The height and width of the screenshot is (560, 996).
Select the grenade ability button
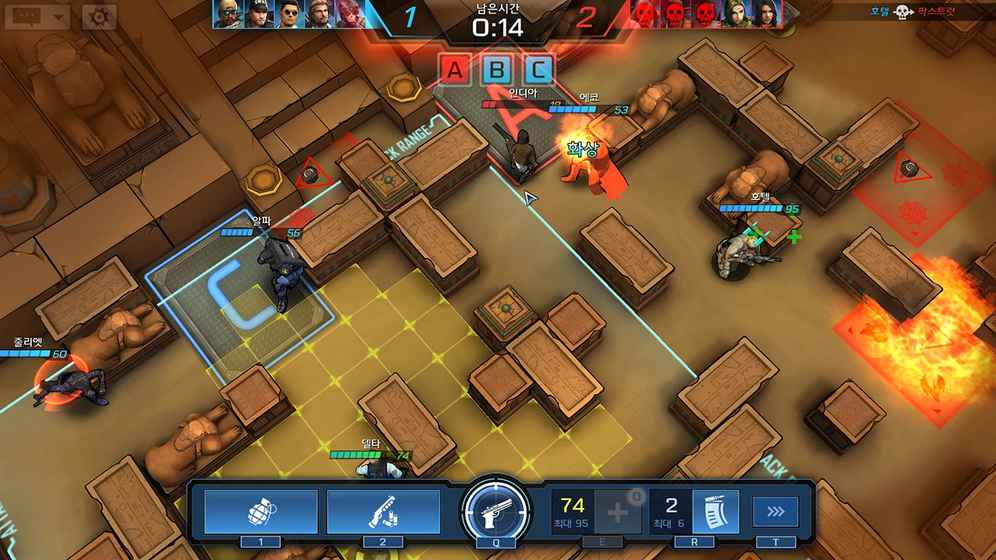pos(261,511)
